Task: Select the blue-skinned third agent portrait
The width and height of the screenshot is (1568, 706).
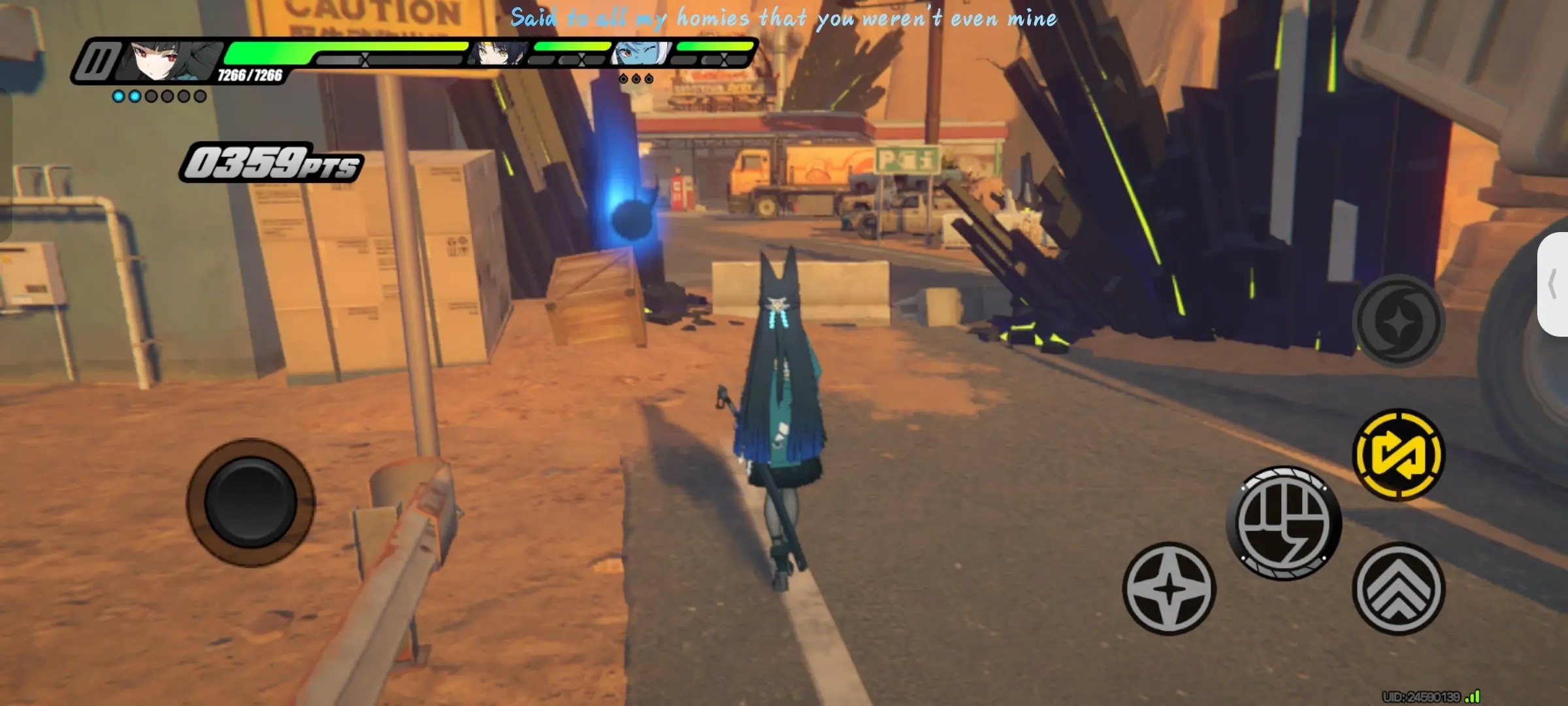Action: 640,54
